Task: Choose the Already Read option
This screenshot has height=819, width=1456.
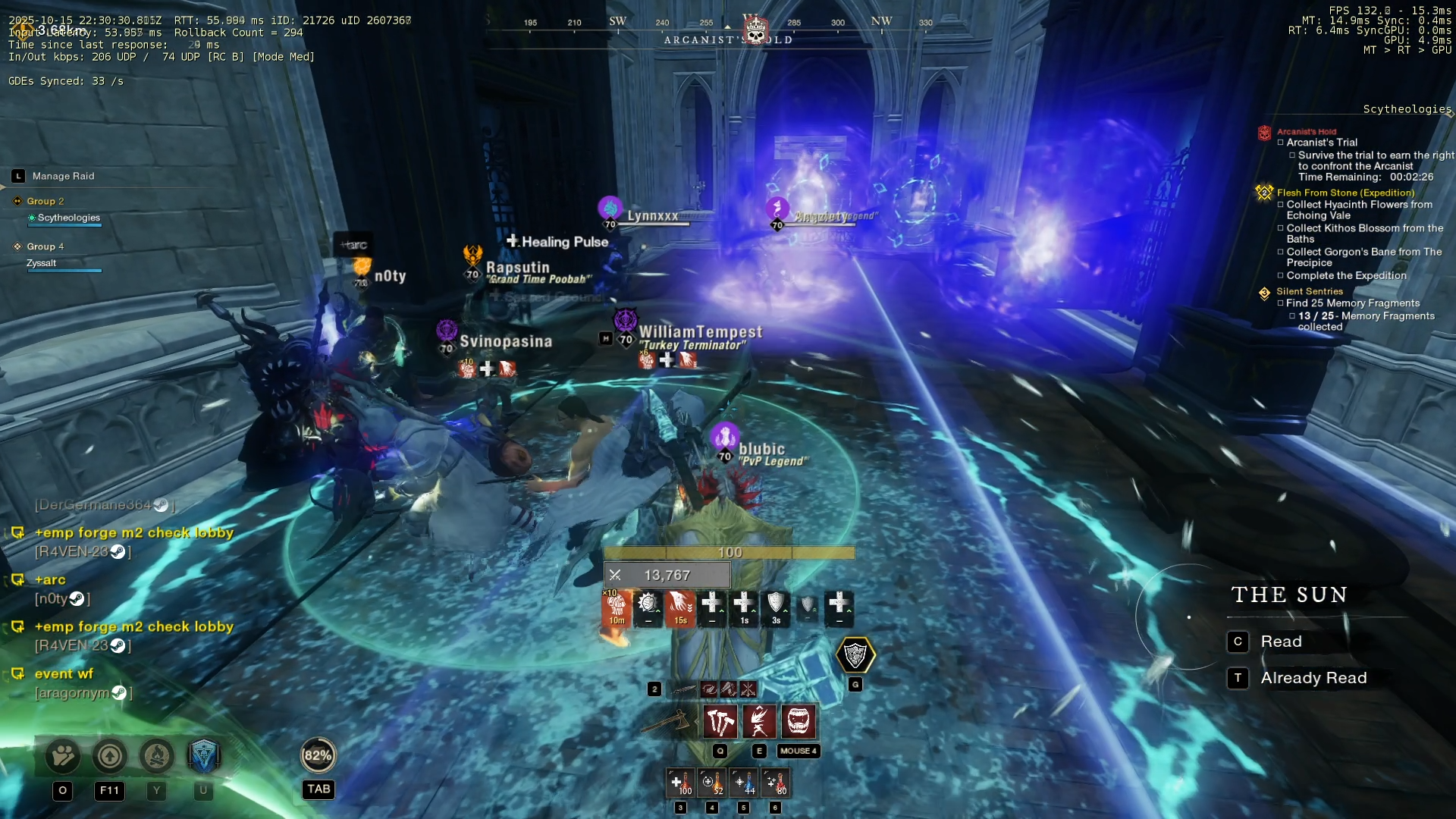Action: pyautogui.click(x=1313, y=678)
